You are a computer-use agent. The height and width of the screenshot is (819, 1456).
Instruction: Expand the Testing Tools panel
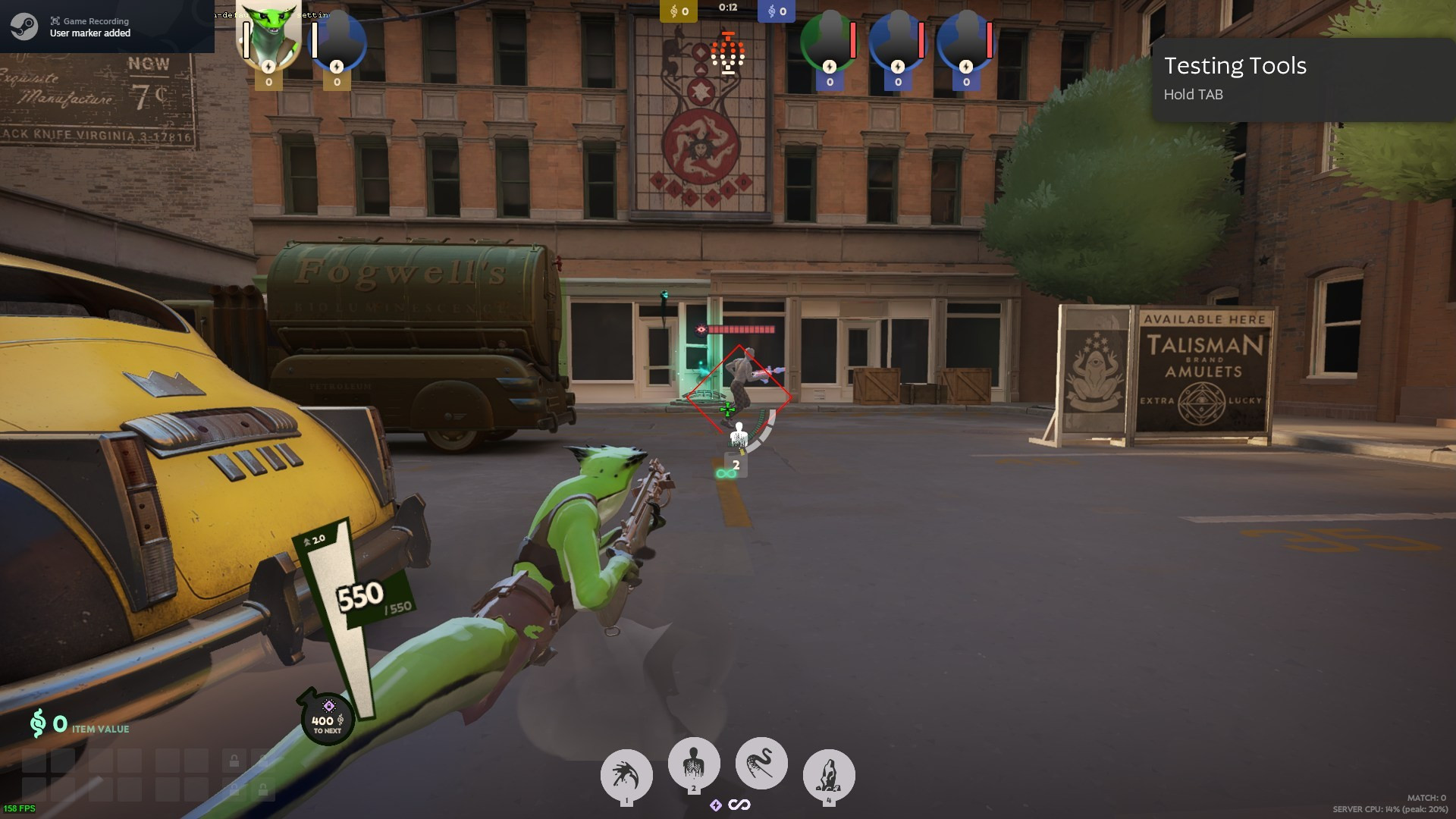pyautogui.click(x=1235, y=66)
